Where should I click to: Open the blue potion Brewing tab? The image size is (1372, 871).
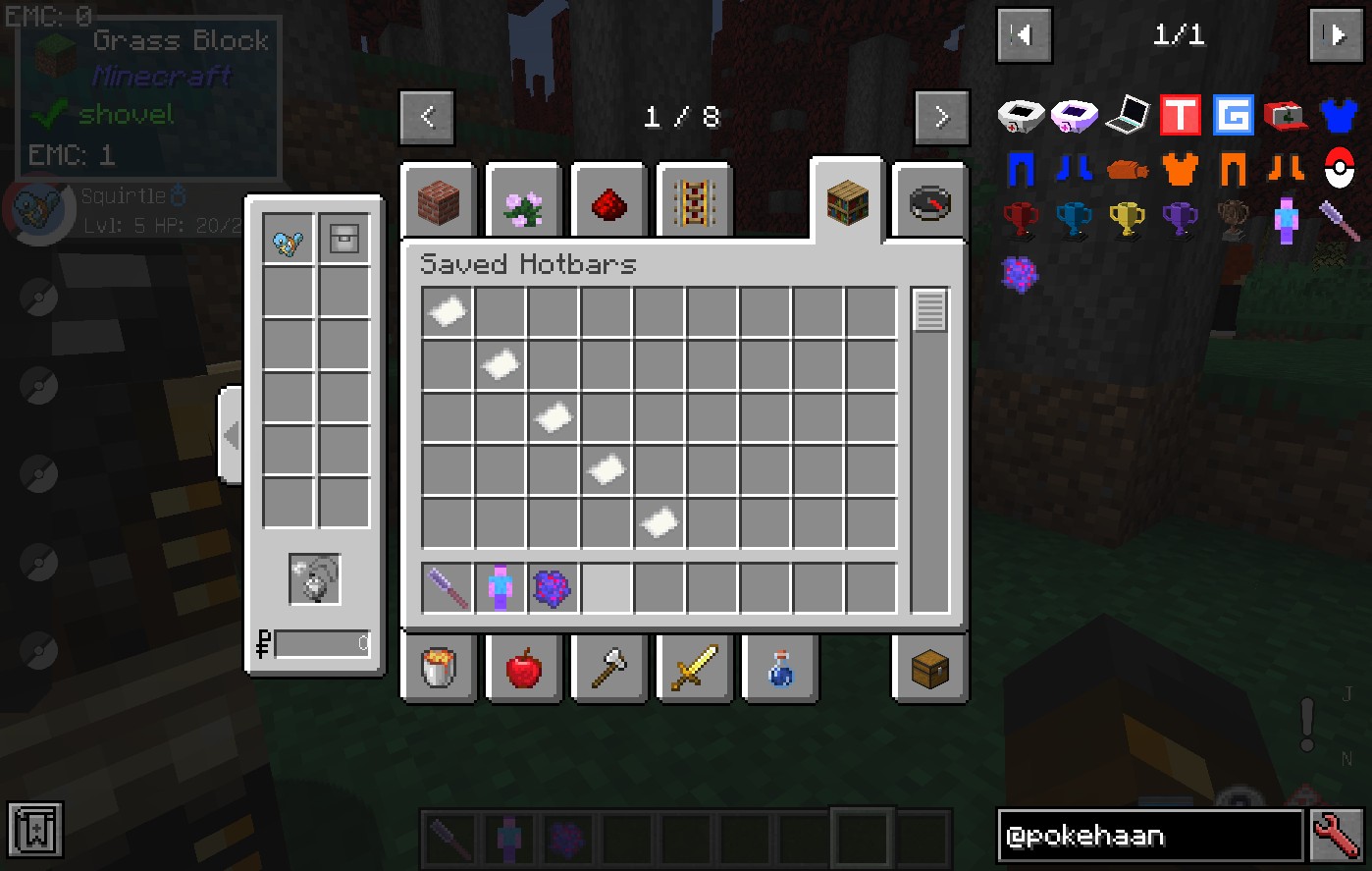coord(780,669)
